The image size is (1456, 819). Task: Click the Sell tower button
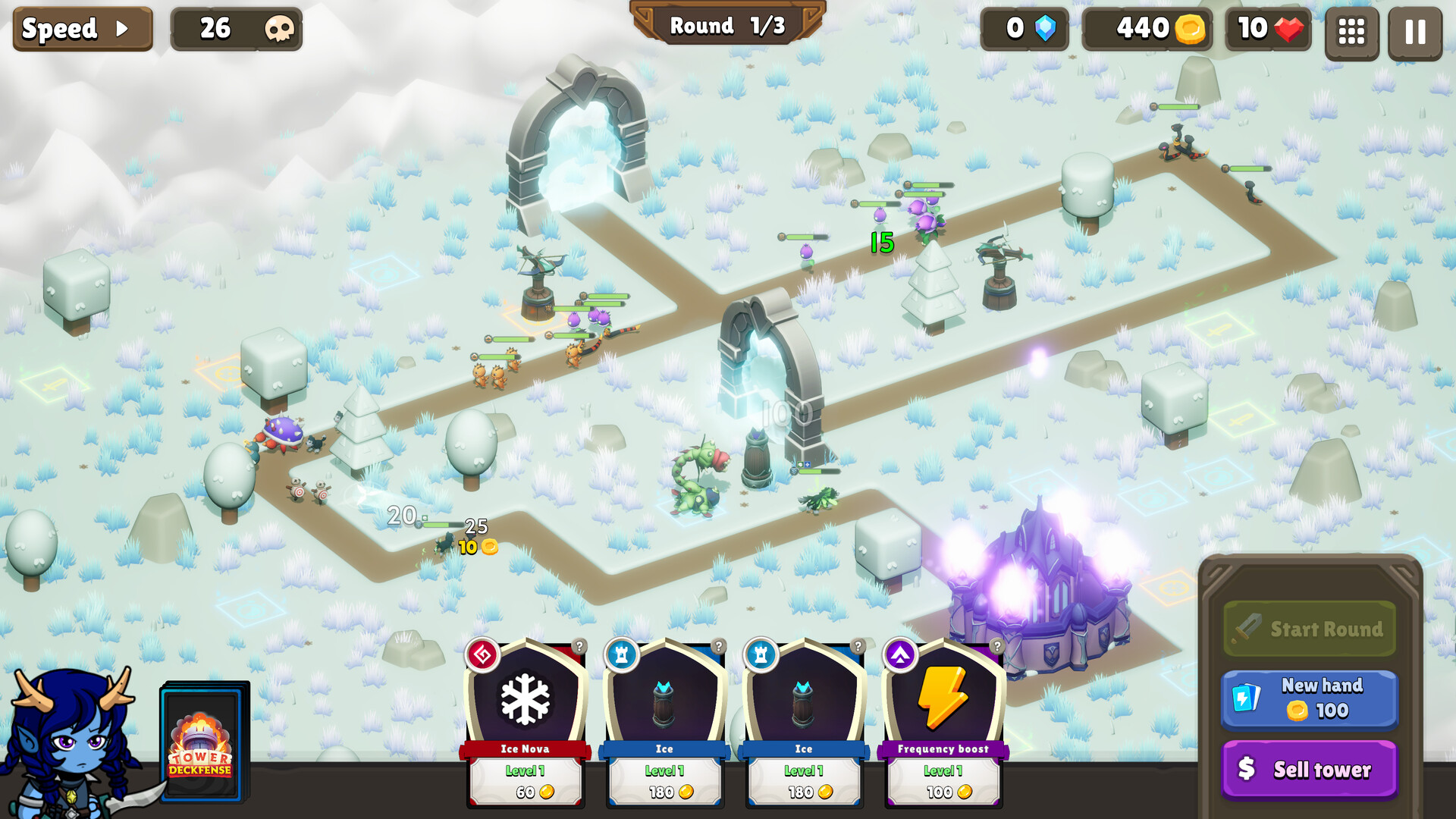pyautogui.click(x=1310, y=769)
